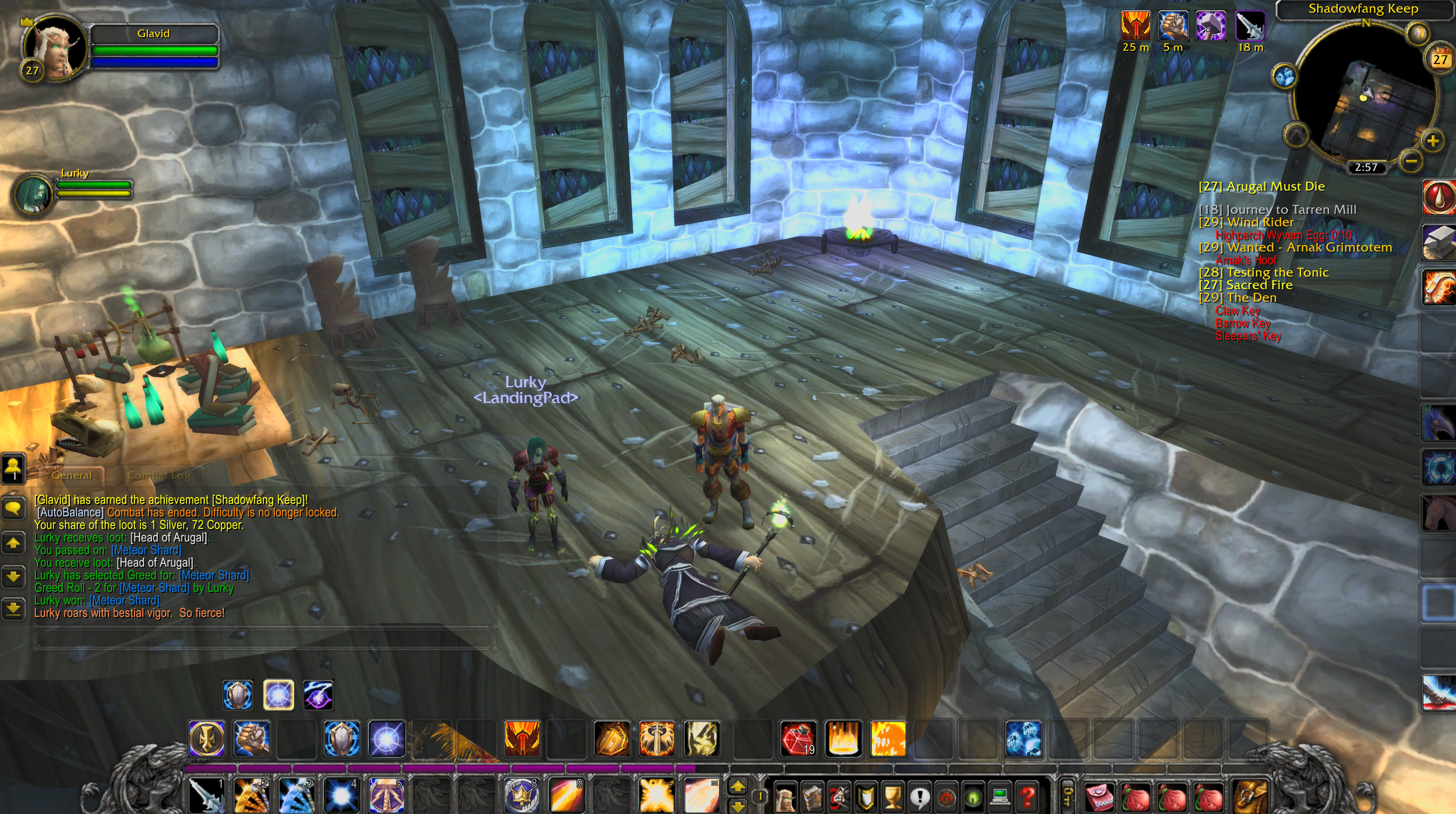Switch to the Combat Log chat tab
This screenshot has width=1456, height=814.
(x=158, y=476)
